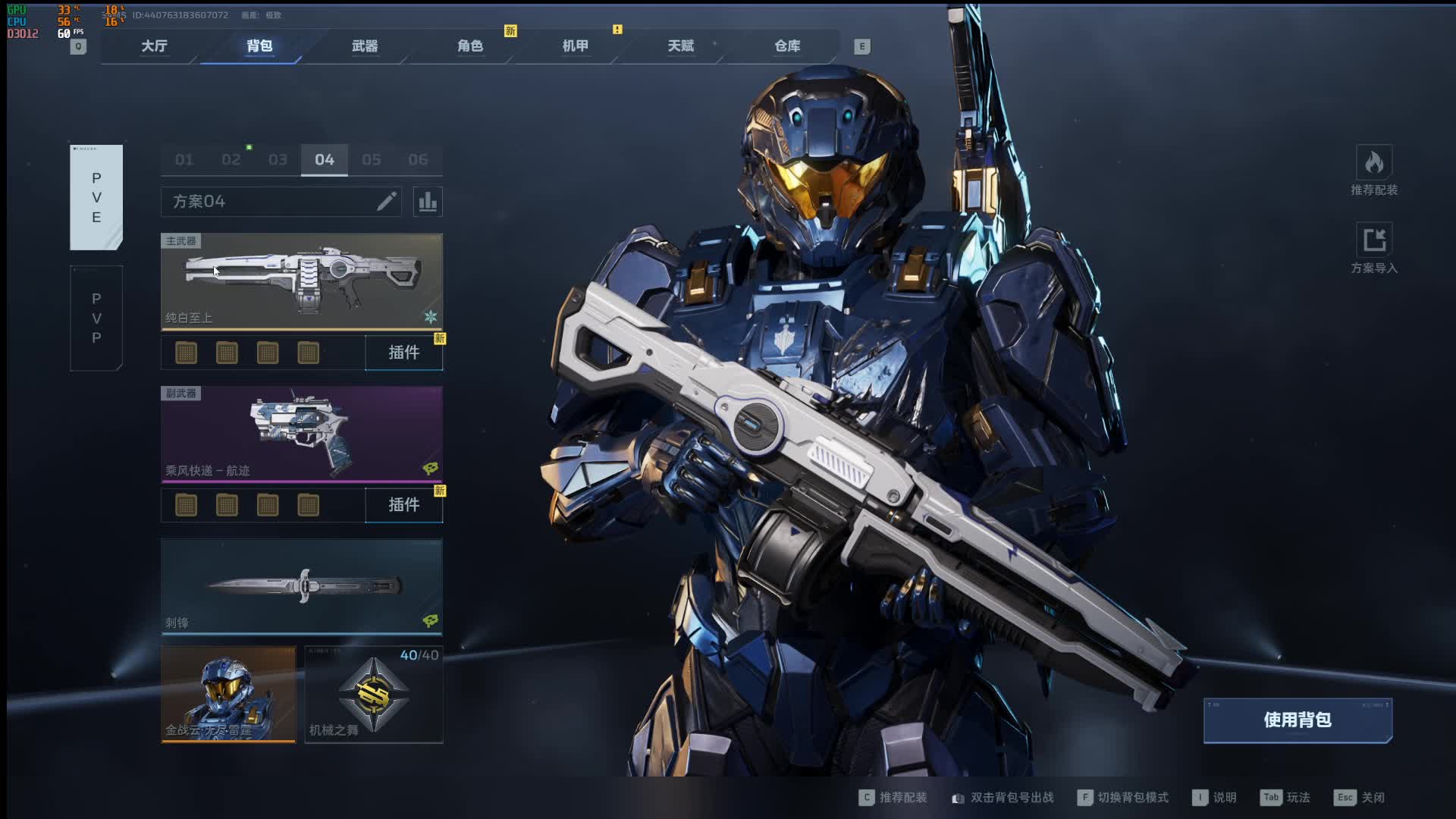Open the 天赋 talent tab
Viewport: 1456px width, 819px height.
(681, 46)
